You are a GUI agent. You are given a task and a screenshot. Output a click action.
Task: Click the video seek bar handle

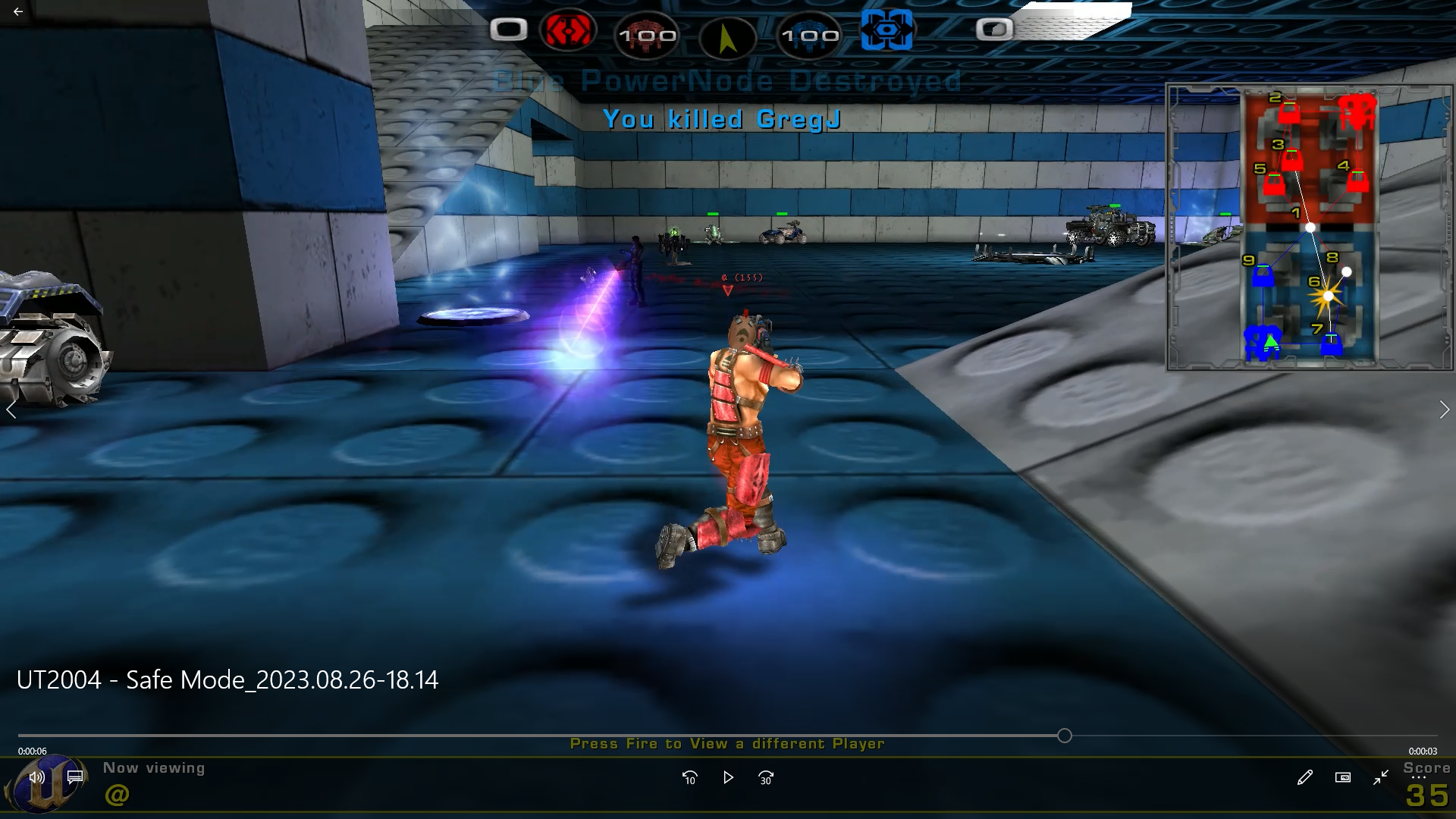tap(1065, 736)
